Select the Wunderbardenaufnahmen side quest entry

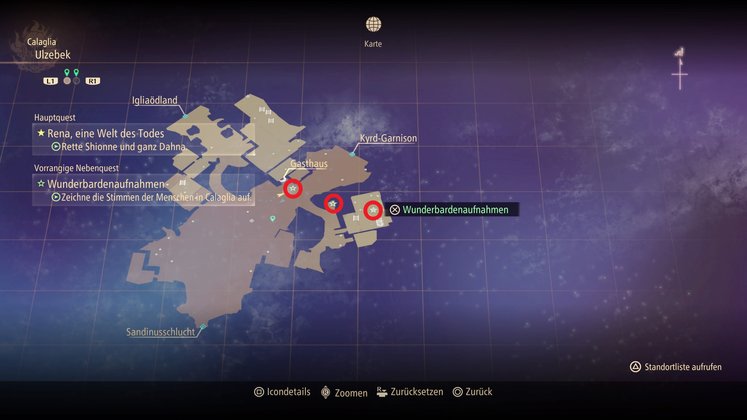(100, 184)
